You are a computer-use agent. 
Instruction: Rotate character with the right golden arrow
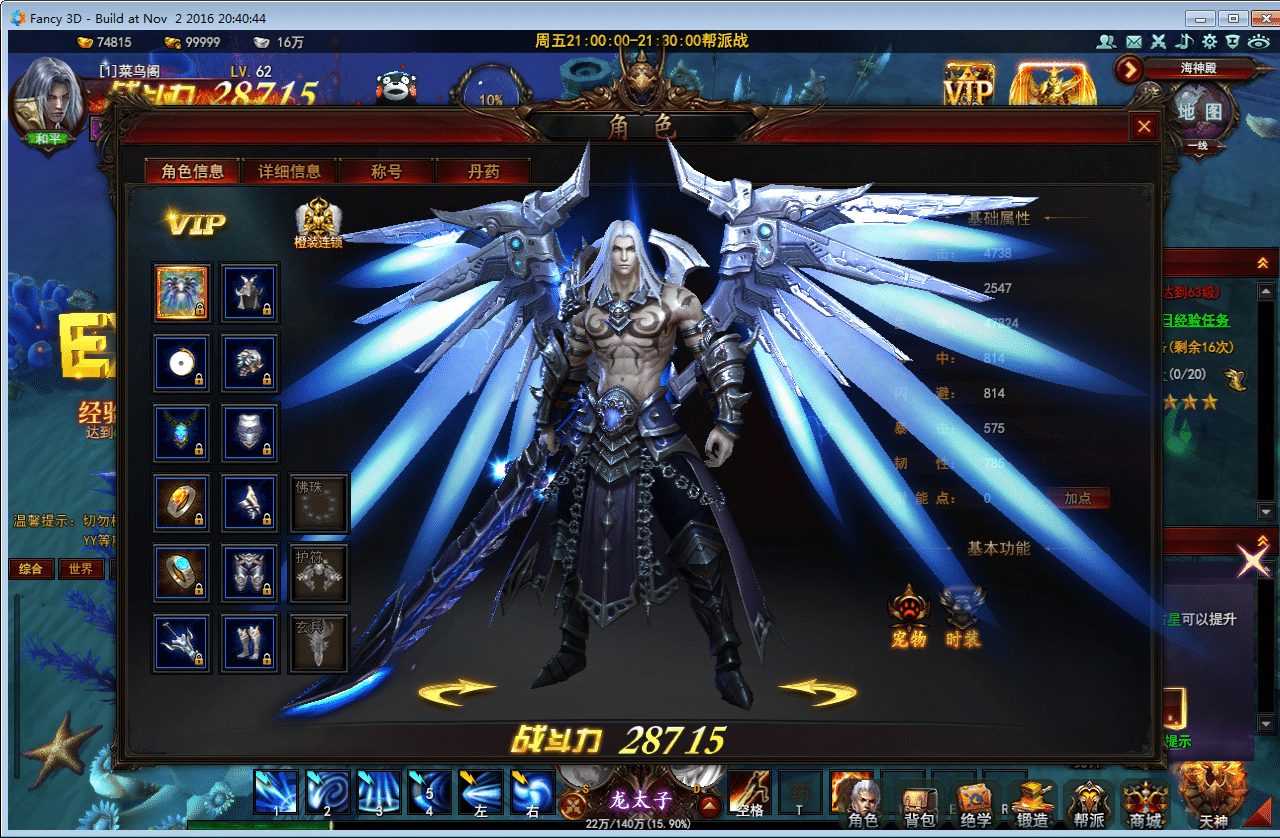(x=817, y=690)
